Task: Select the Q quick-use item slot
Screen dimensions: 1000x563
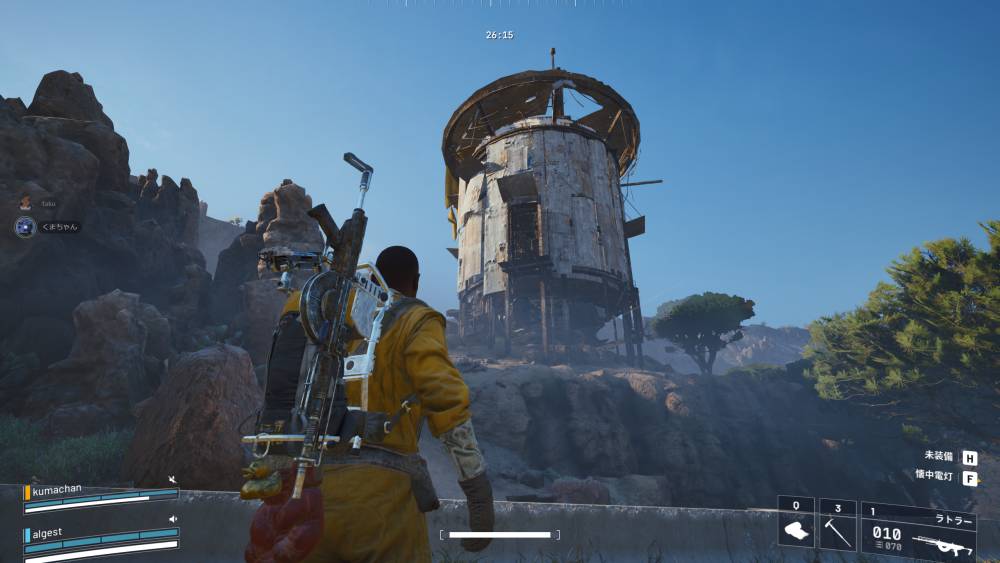Action: tap(796, 525)
